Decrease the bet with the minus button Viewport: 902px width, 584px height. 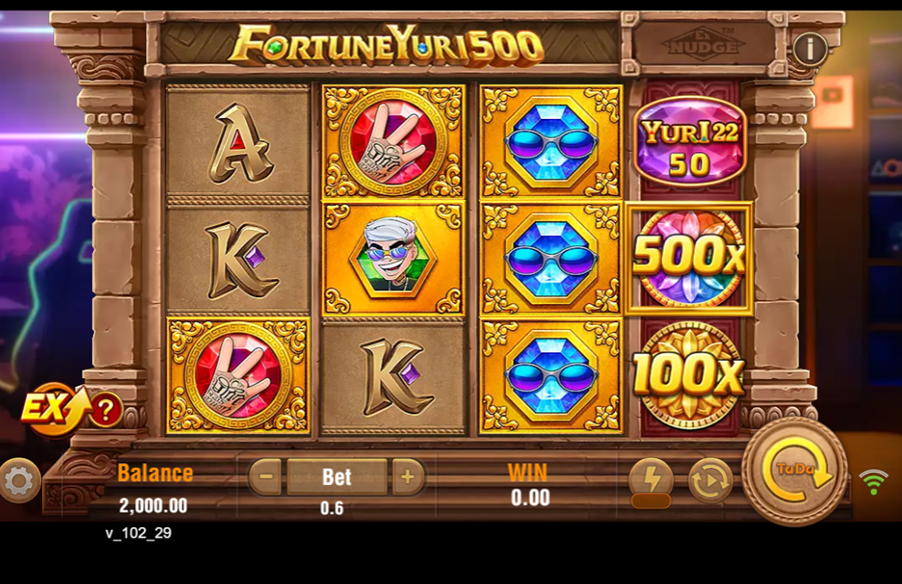click(x=265, y=477)
